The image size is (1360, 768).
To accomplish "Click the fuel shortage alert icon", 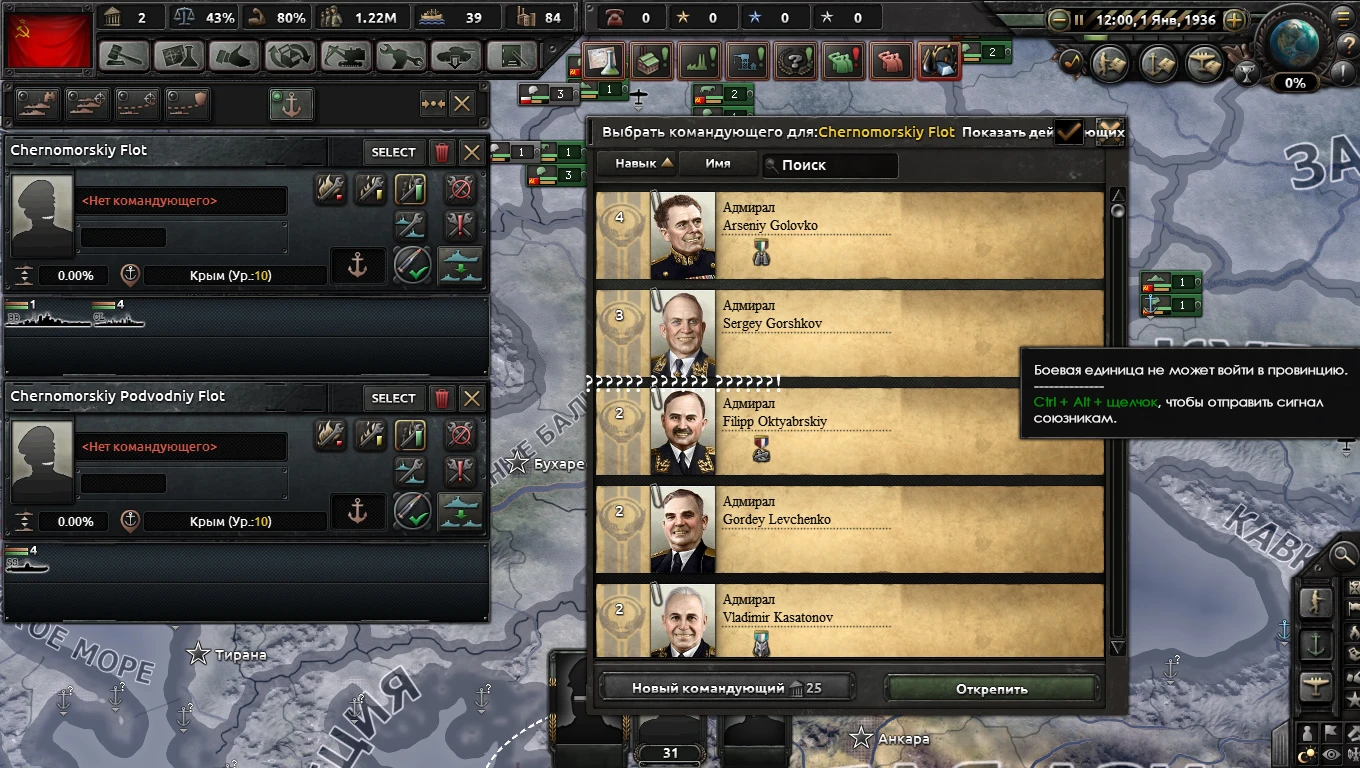I will pyautogui.click(x=940, y=62).
